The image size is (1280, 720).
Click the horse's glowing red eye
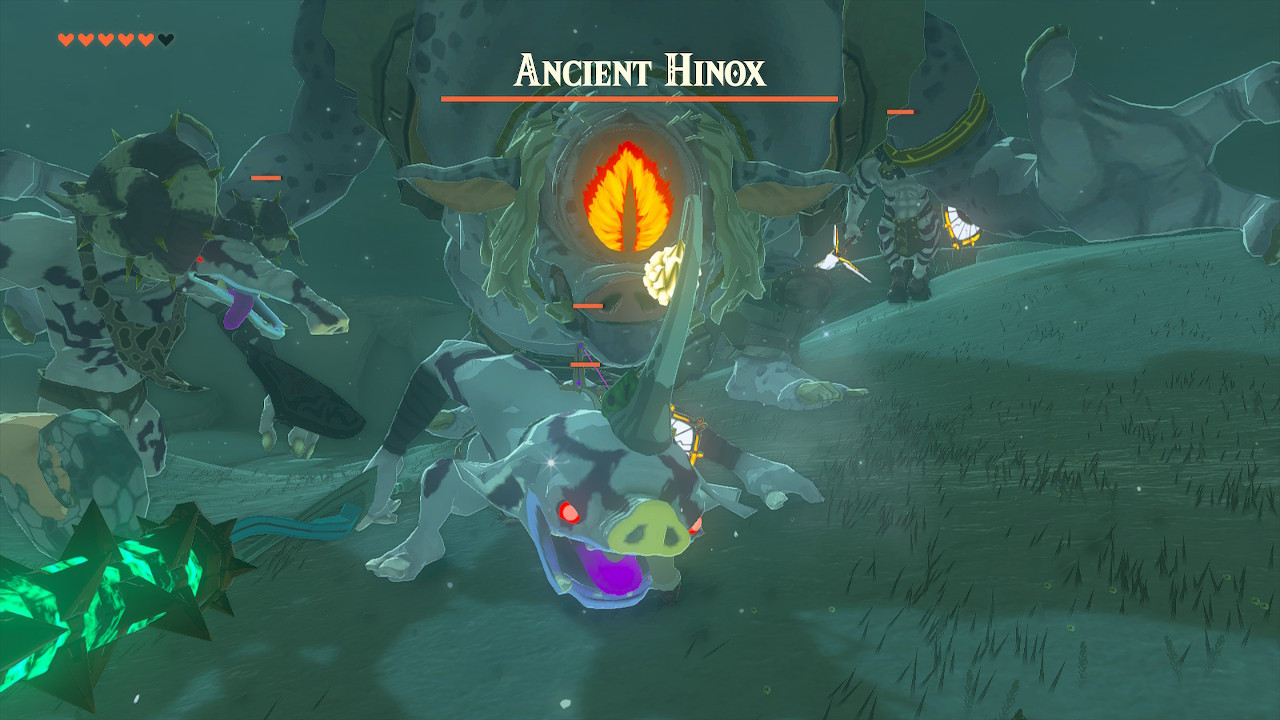tap(568, 510)
